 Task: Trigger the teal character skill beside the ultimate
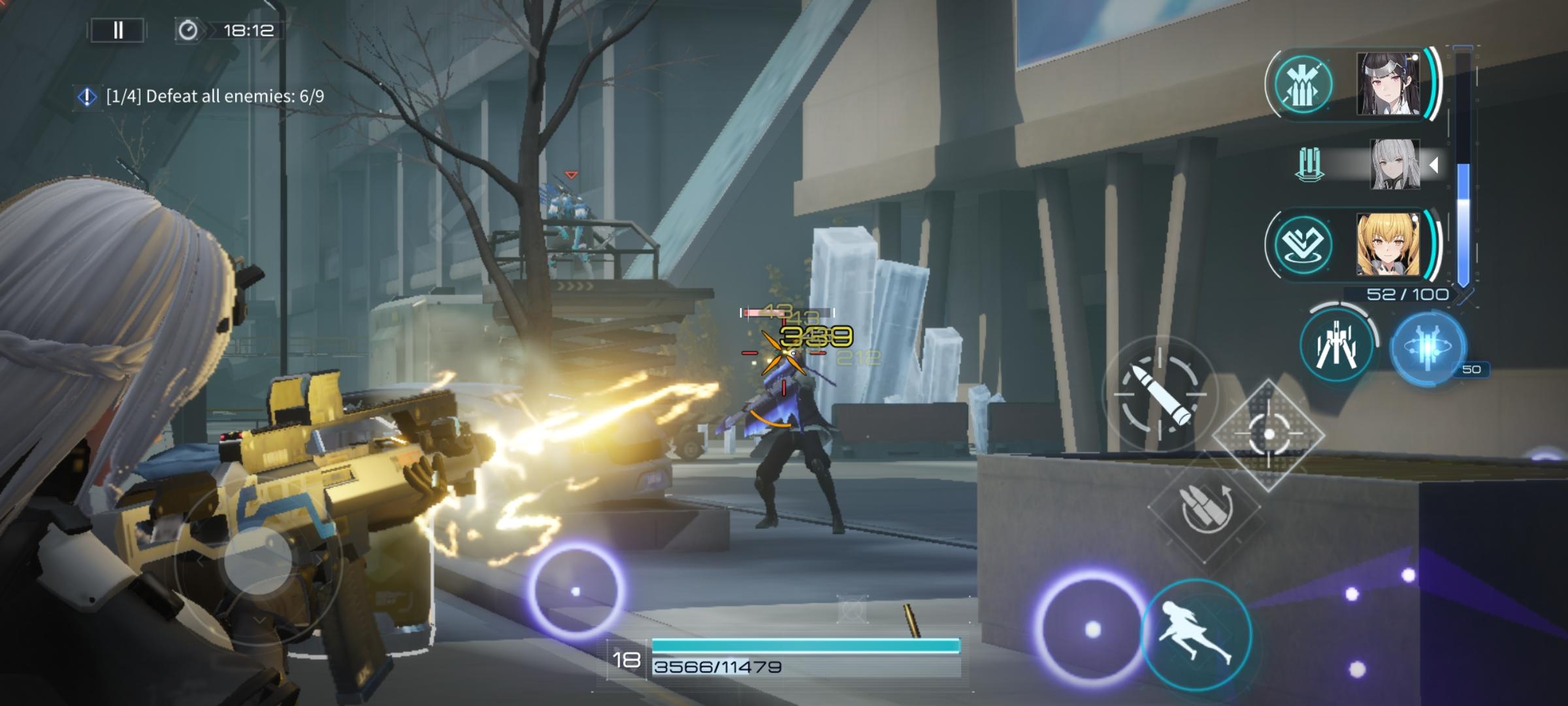pos(1337,345)
